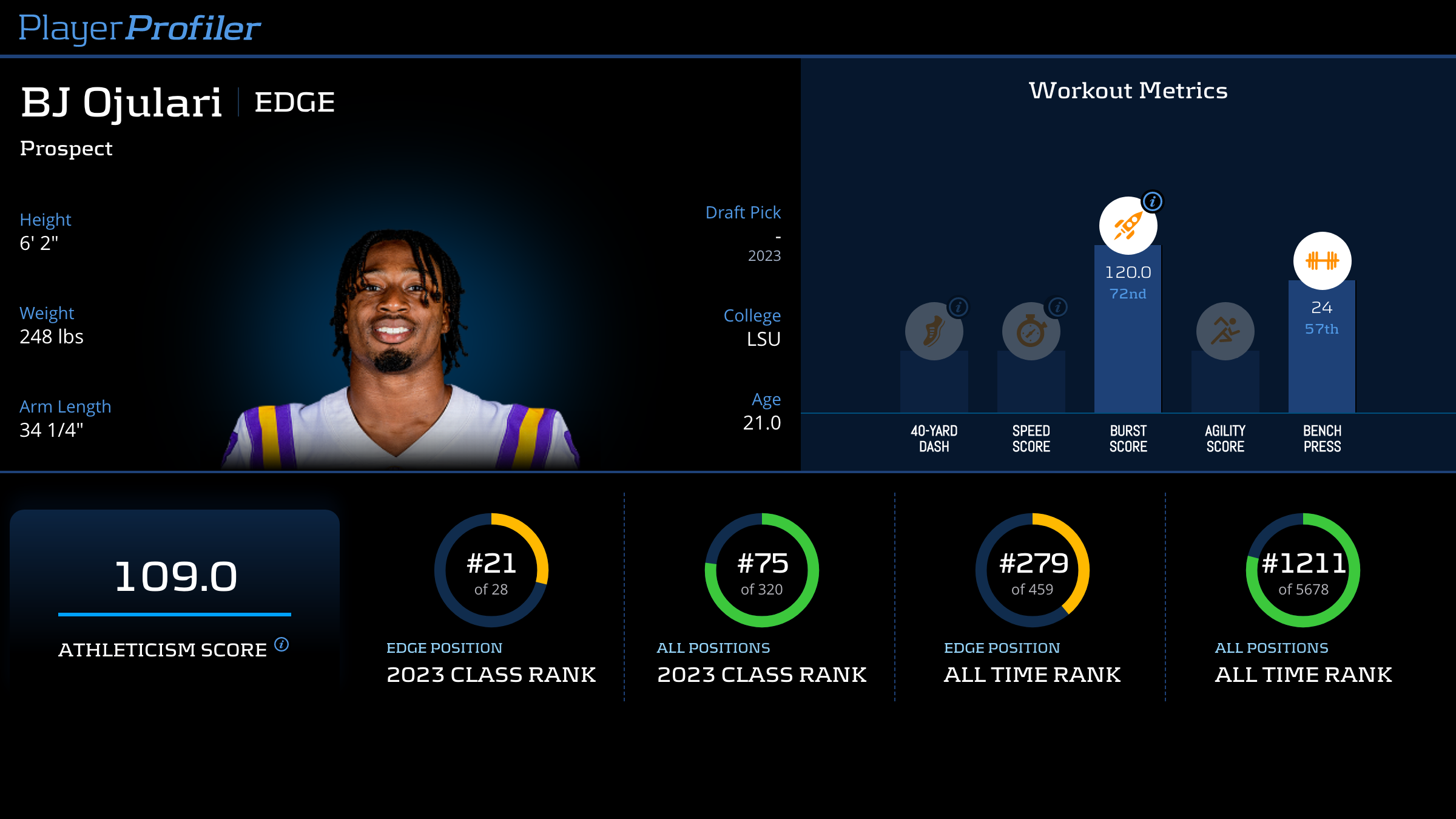Image resolution: width=1456 pixels, height=819 pixels.
Task: Show info for the Speed Score metric
Action: click(1057, 307)
